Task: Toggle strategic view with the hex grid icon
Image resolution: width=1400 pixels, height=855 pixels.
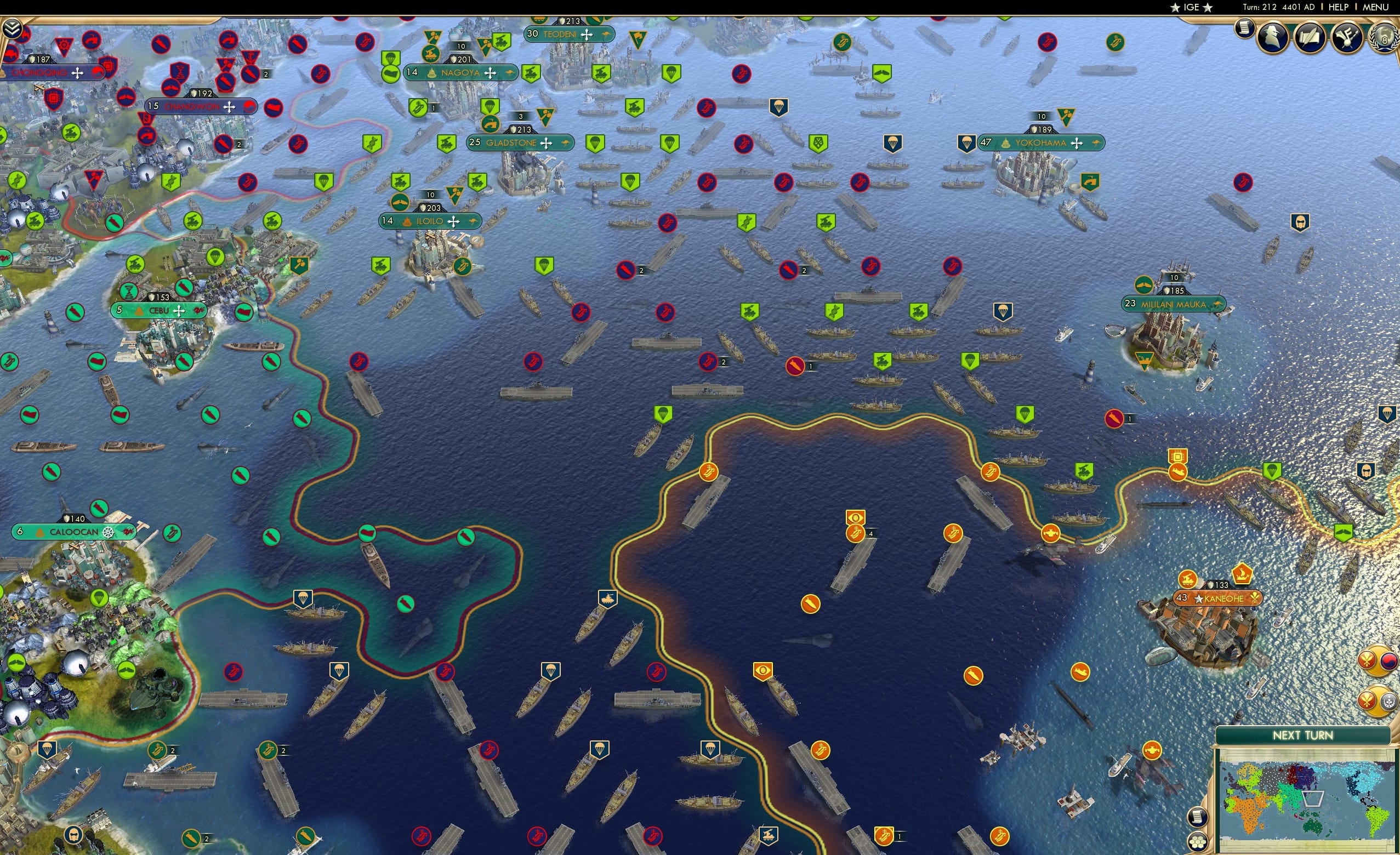Action: pyautogui.click(x=1197, y=842)
